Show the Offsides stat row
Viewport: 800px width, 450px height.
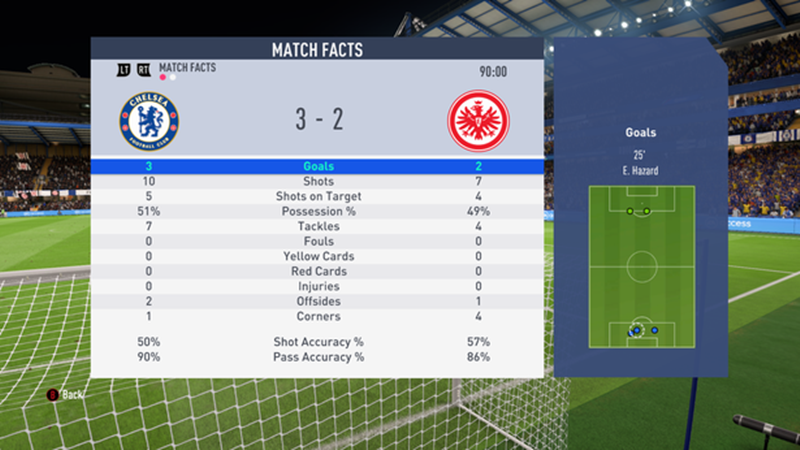(x=318, y=301)
